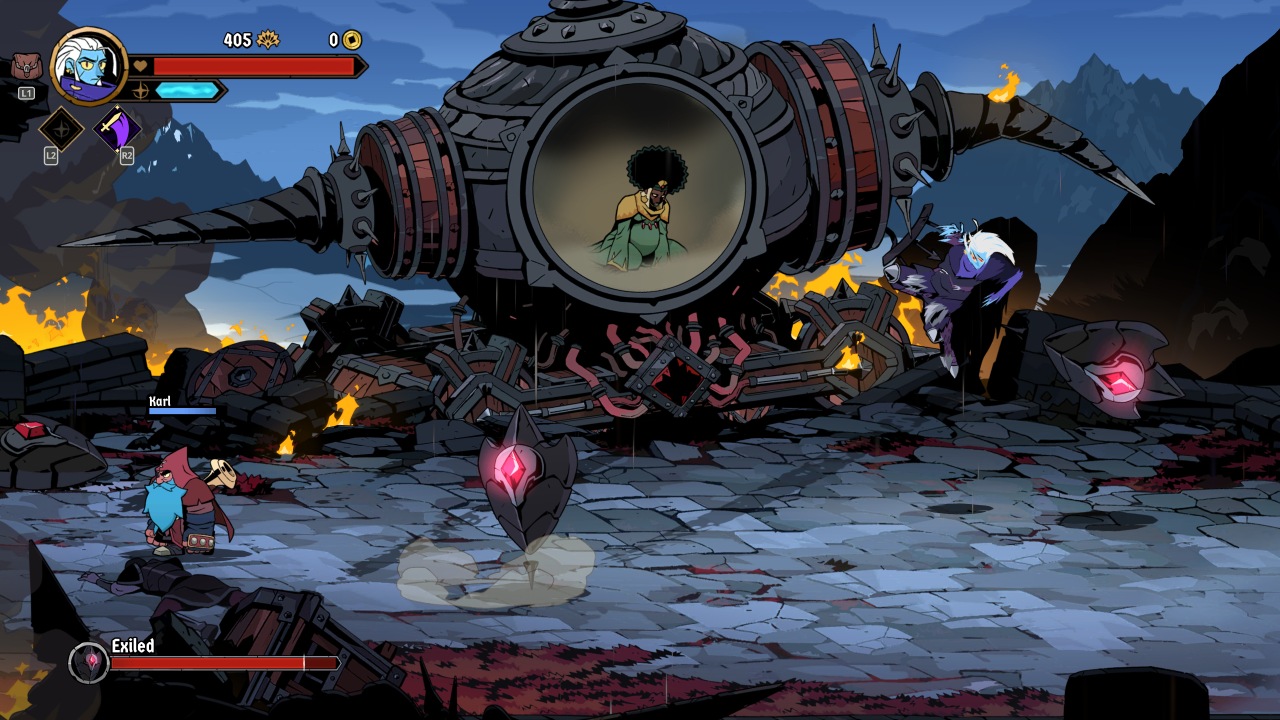Open the brown satchel bag icon
This screenshot has width=1280, height=720.
(26, 67)
